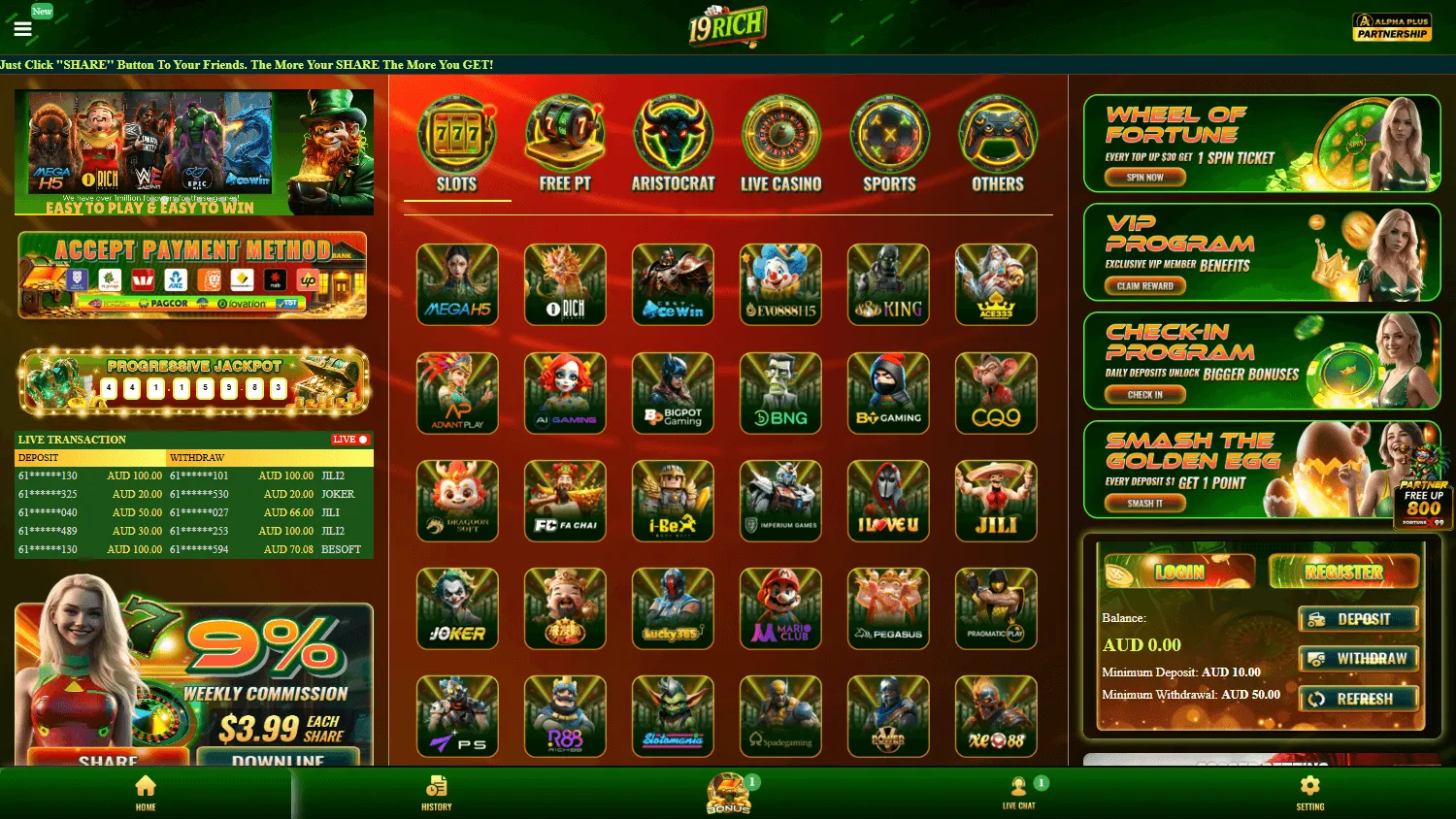Screen dimensions: 1456x819
Task: Open Live Chat from bottom navigation
Action: [1019, 791]
